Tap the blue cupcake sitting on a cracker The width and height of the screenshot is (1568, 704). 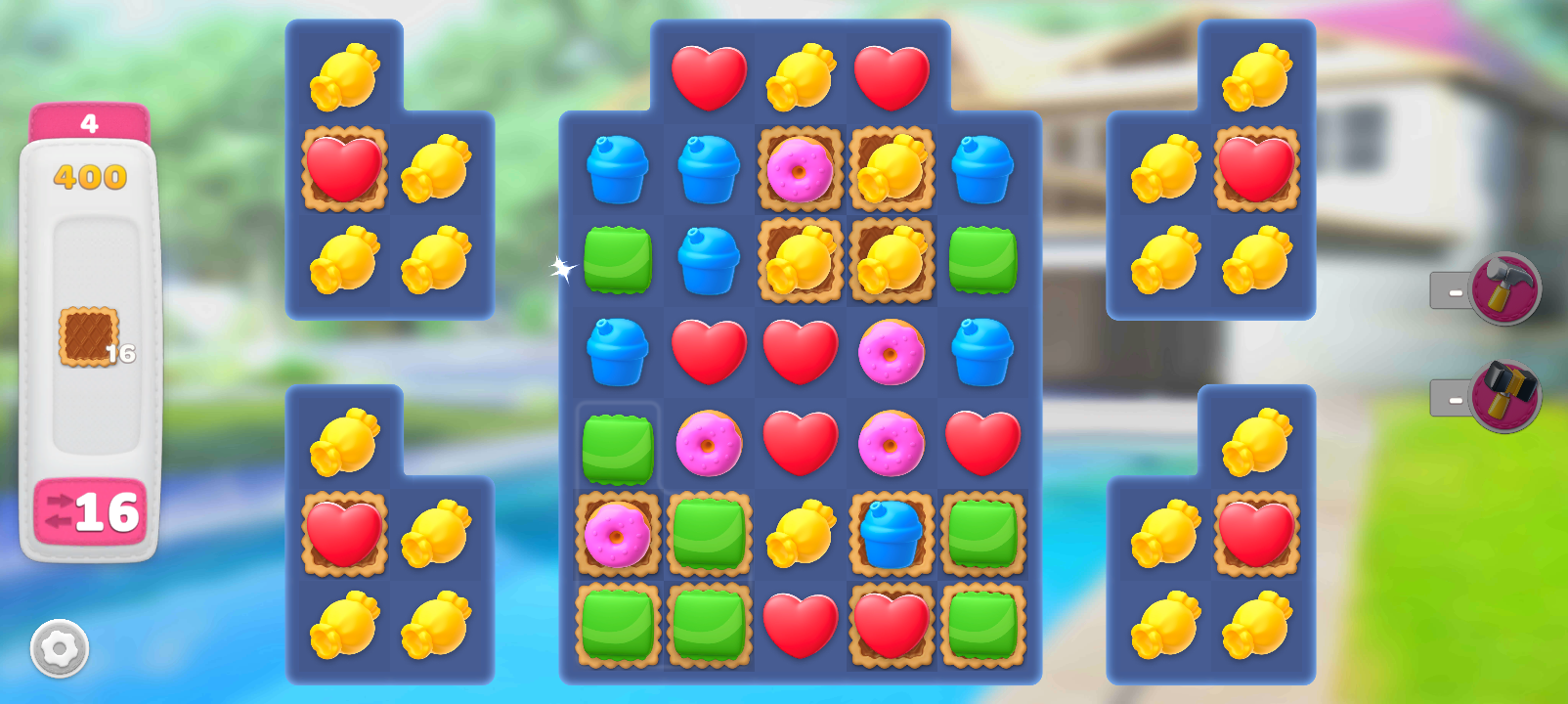891,534
